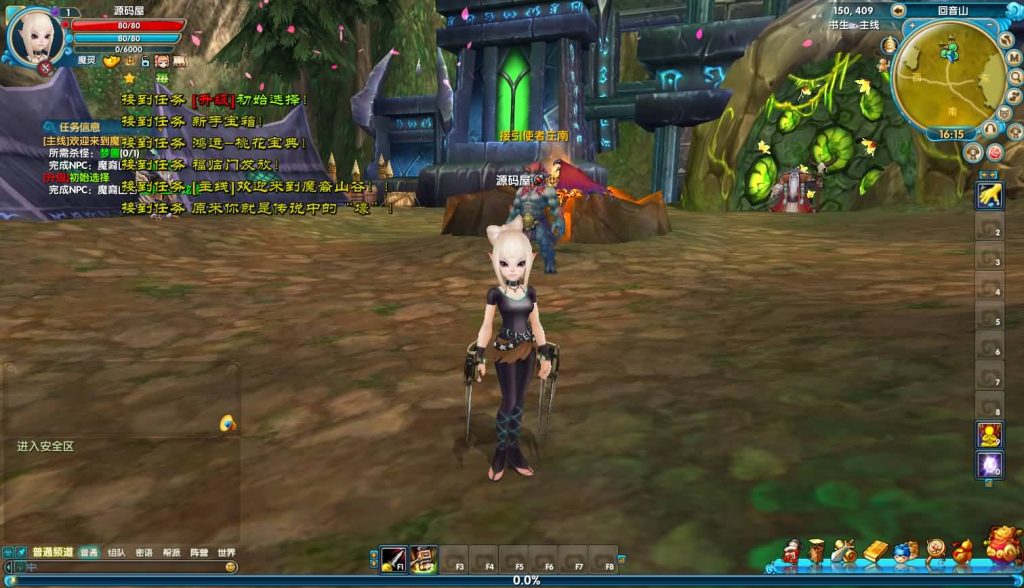Open the golden book menu icon
Viewport: 1024px width, 588px height.
point(876,551)
